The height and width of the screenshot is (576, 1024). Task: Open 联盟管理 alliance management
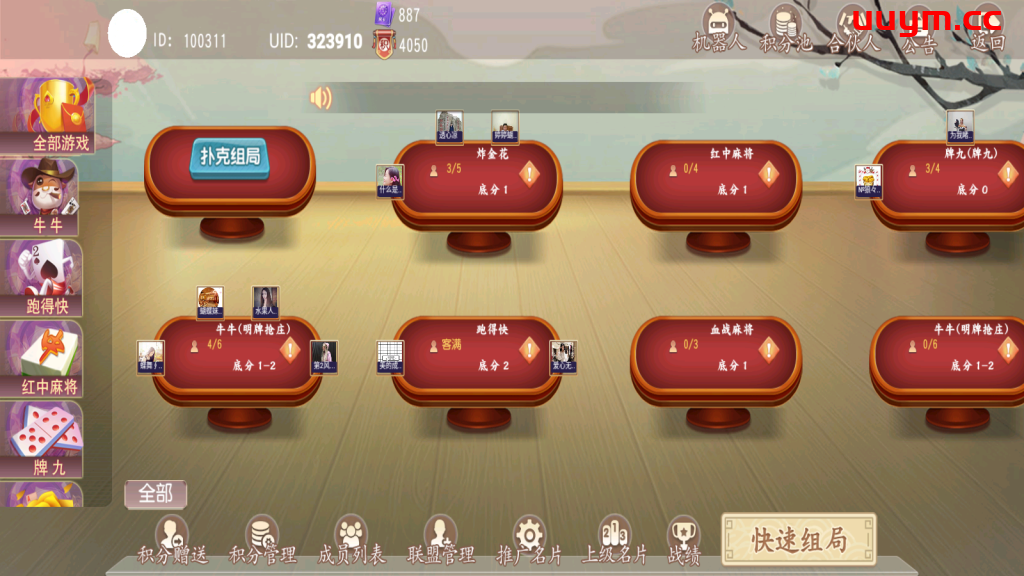[441, 541]
